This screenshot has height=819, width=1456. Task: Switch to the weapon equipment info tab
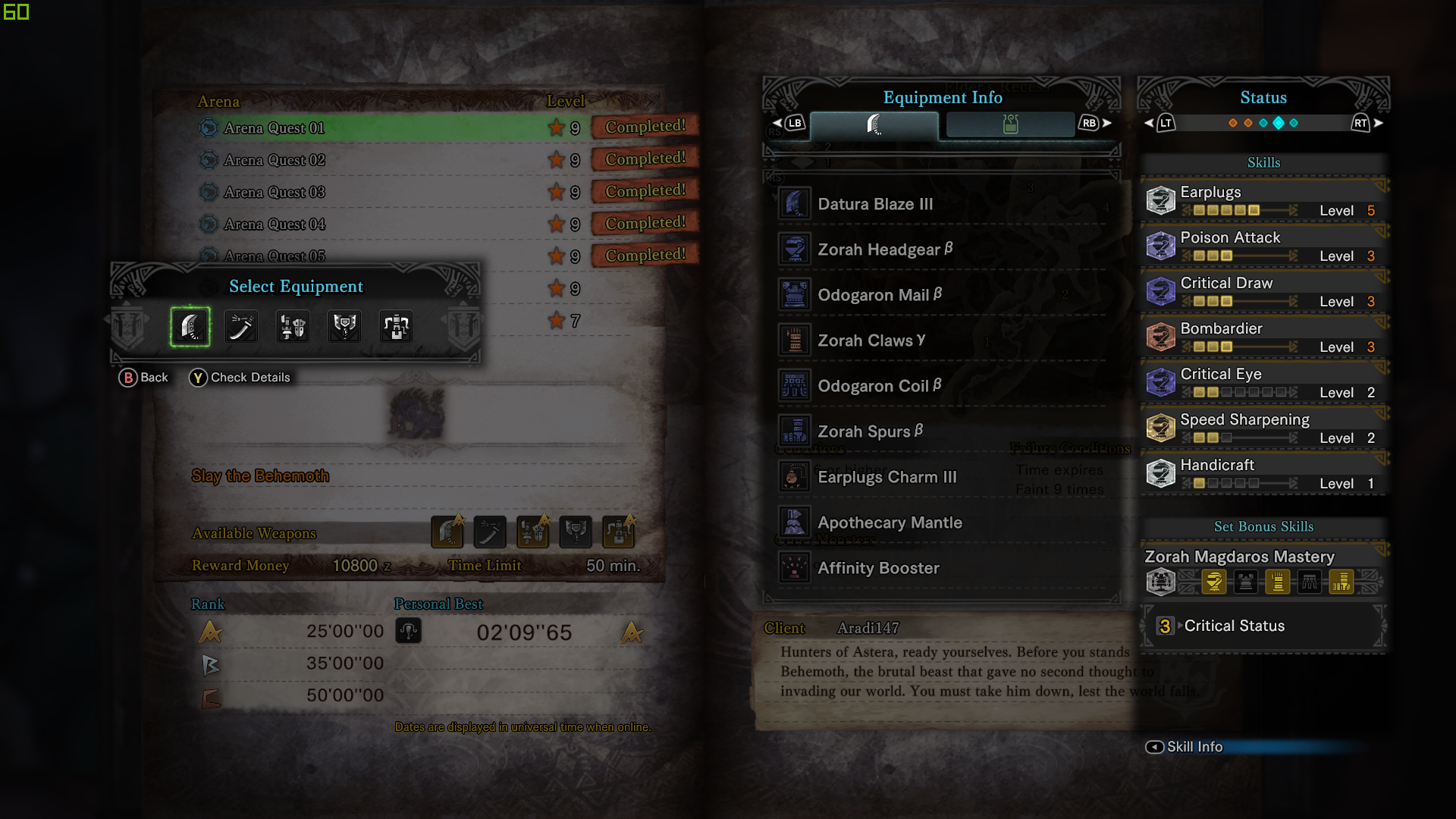(x=874, y=124)
